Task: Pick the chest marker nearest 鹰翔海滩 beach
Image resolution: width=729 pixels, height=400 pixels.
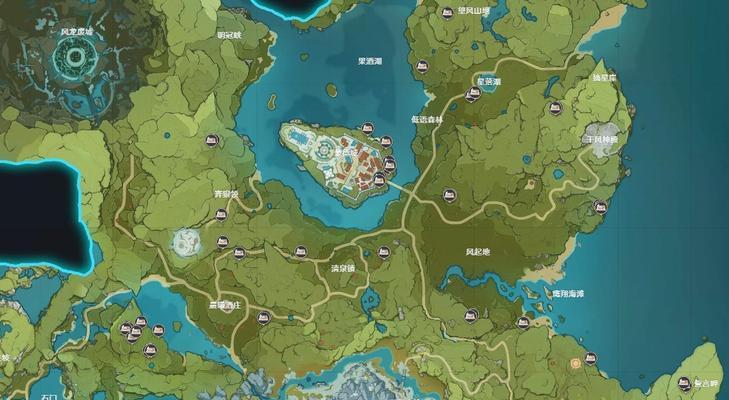Action: click(x=525, y=321)
